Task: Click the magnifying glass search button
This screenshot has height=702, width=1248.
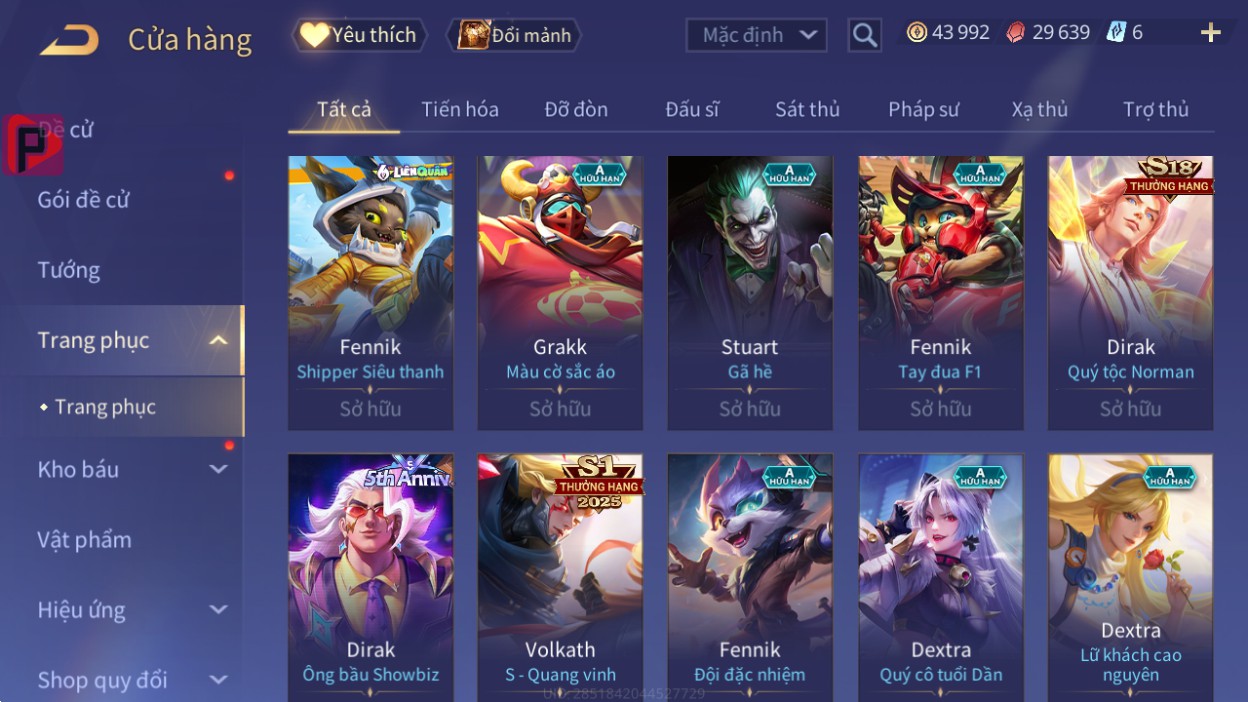Action: (864, 36)
